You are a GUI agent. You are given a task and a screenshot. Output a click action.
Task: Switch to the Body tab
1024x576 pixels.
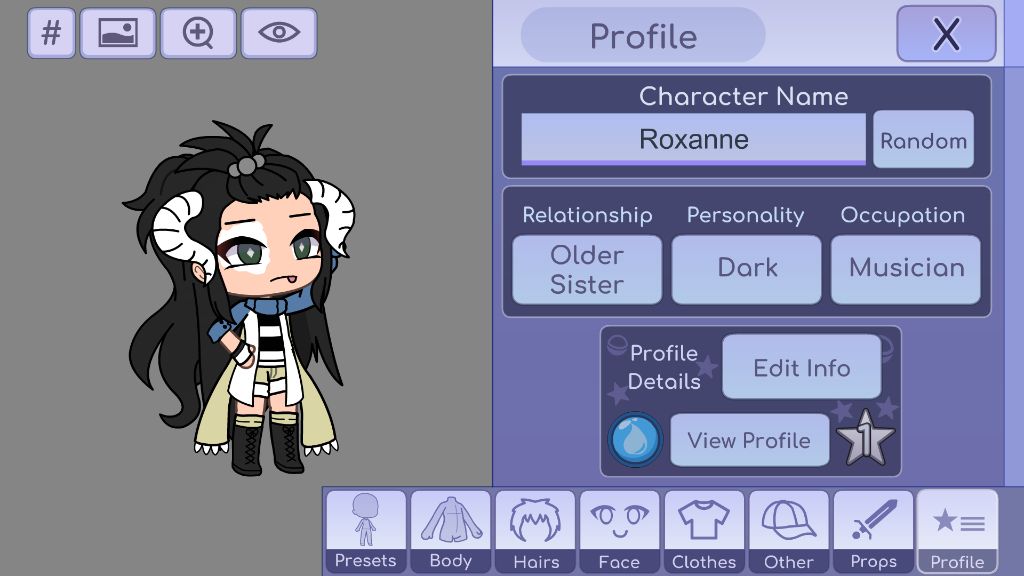pyautogui.click(x=450, y=532)
